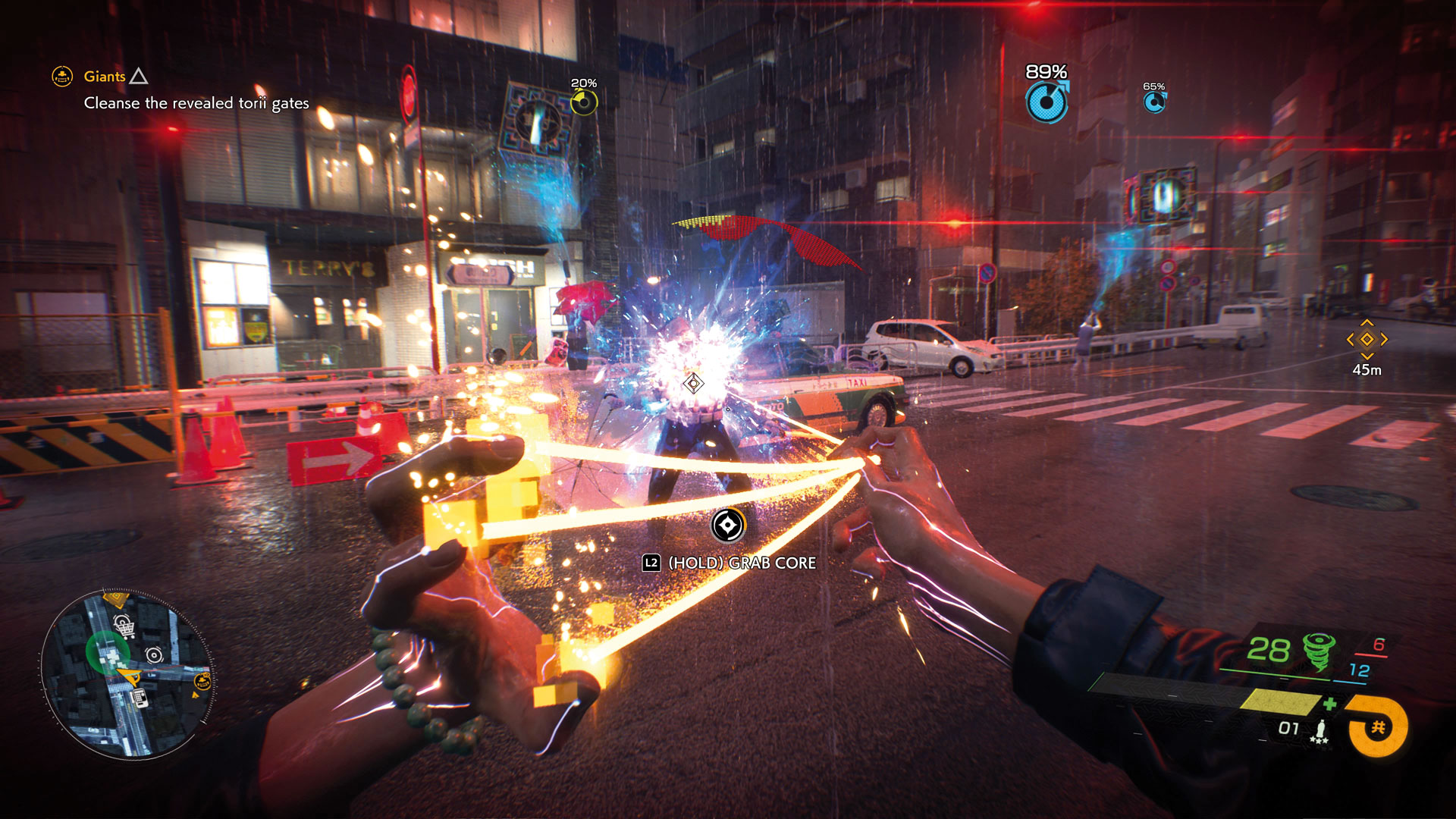Activate the grab core icon
1456x819 pixels.
click(728, 525)
